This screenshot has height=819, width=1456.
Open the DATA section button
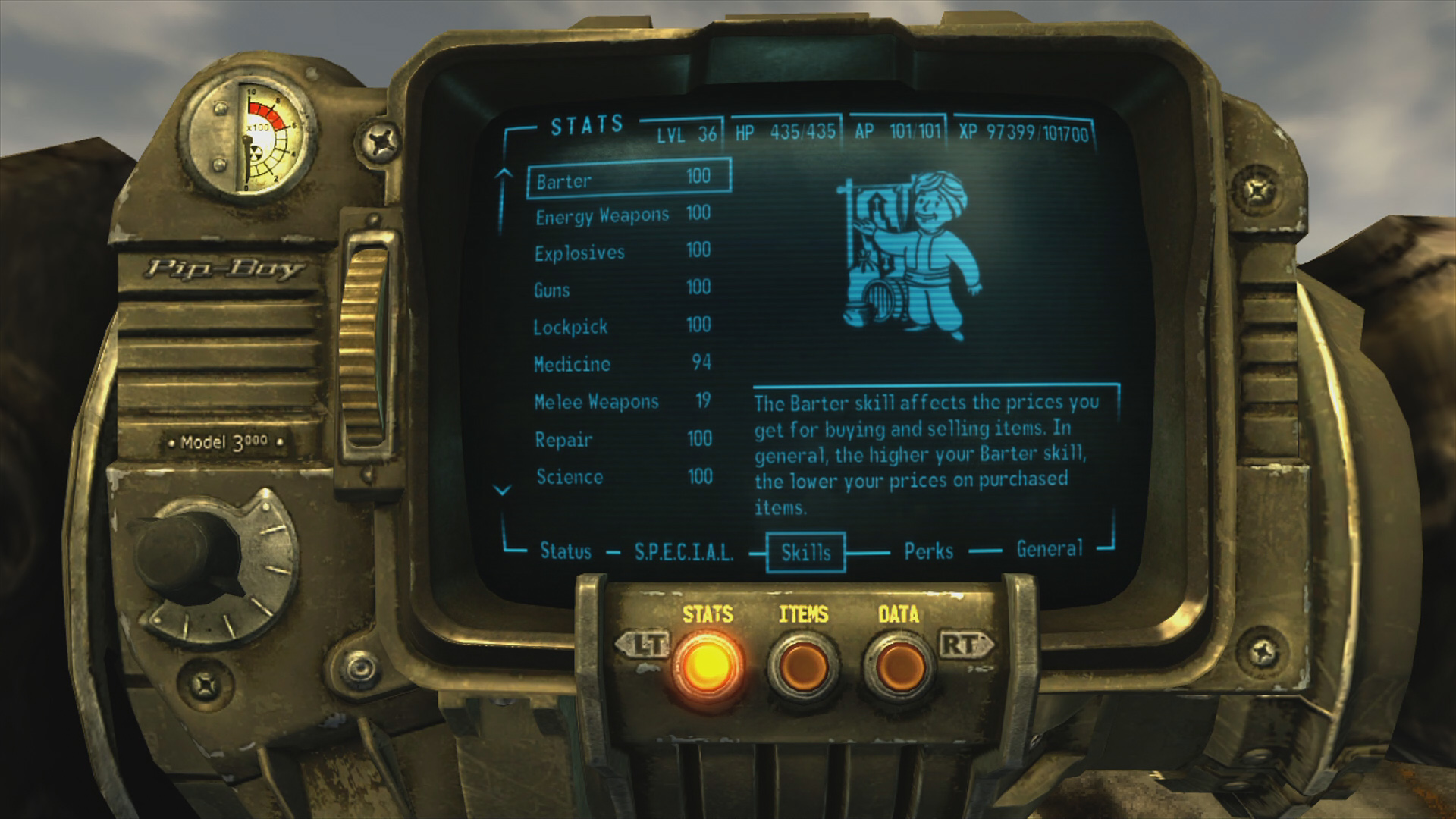click(899, 664)
